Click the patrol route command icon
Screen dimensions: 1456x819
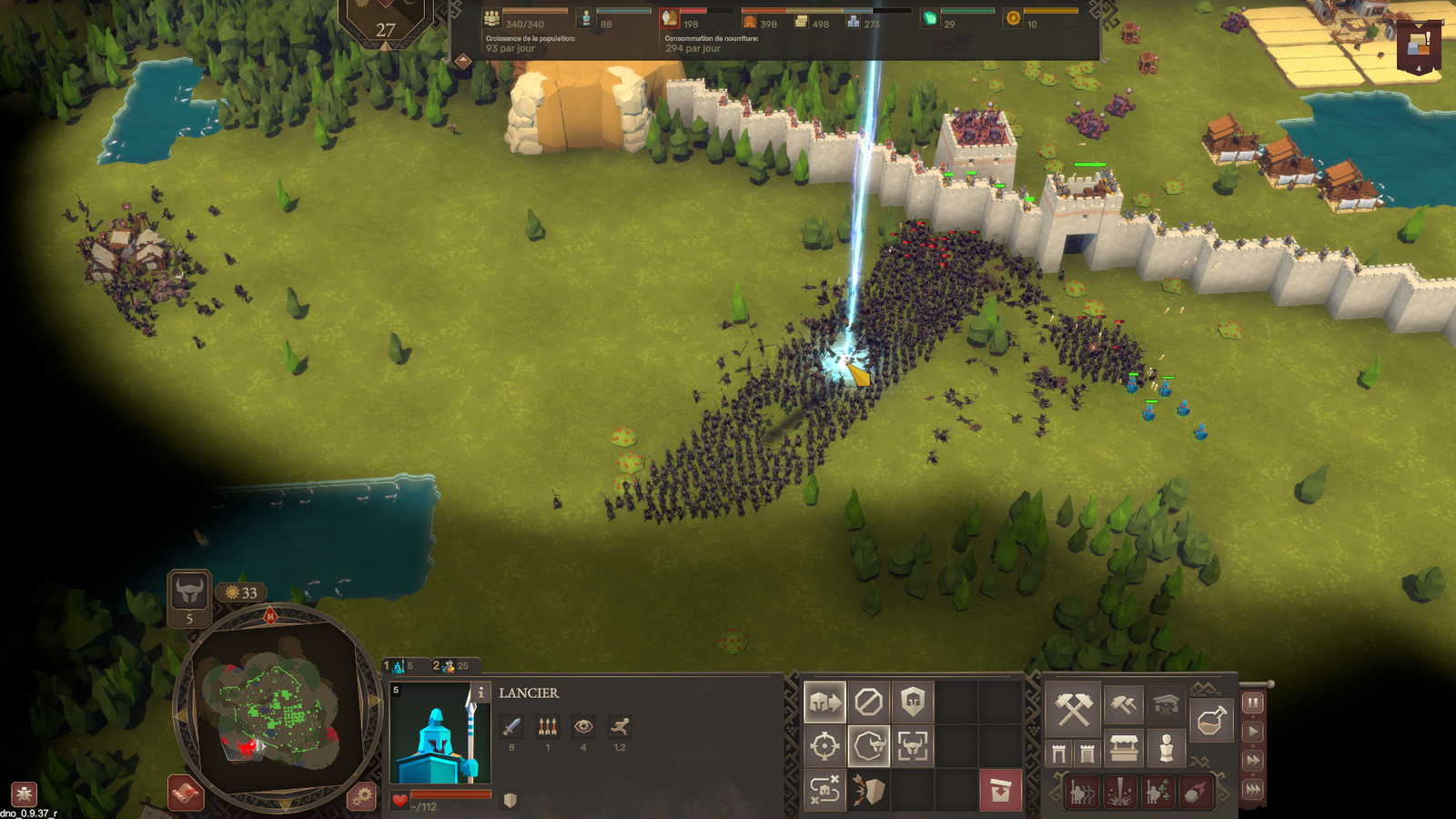(824, 790)
